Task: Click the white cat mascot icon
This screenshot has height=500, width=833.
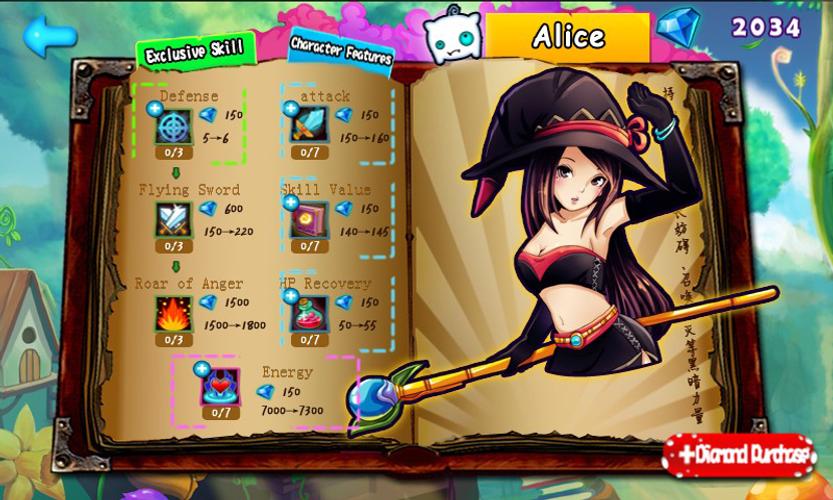Action: click(449, 38)
